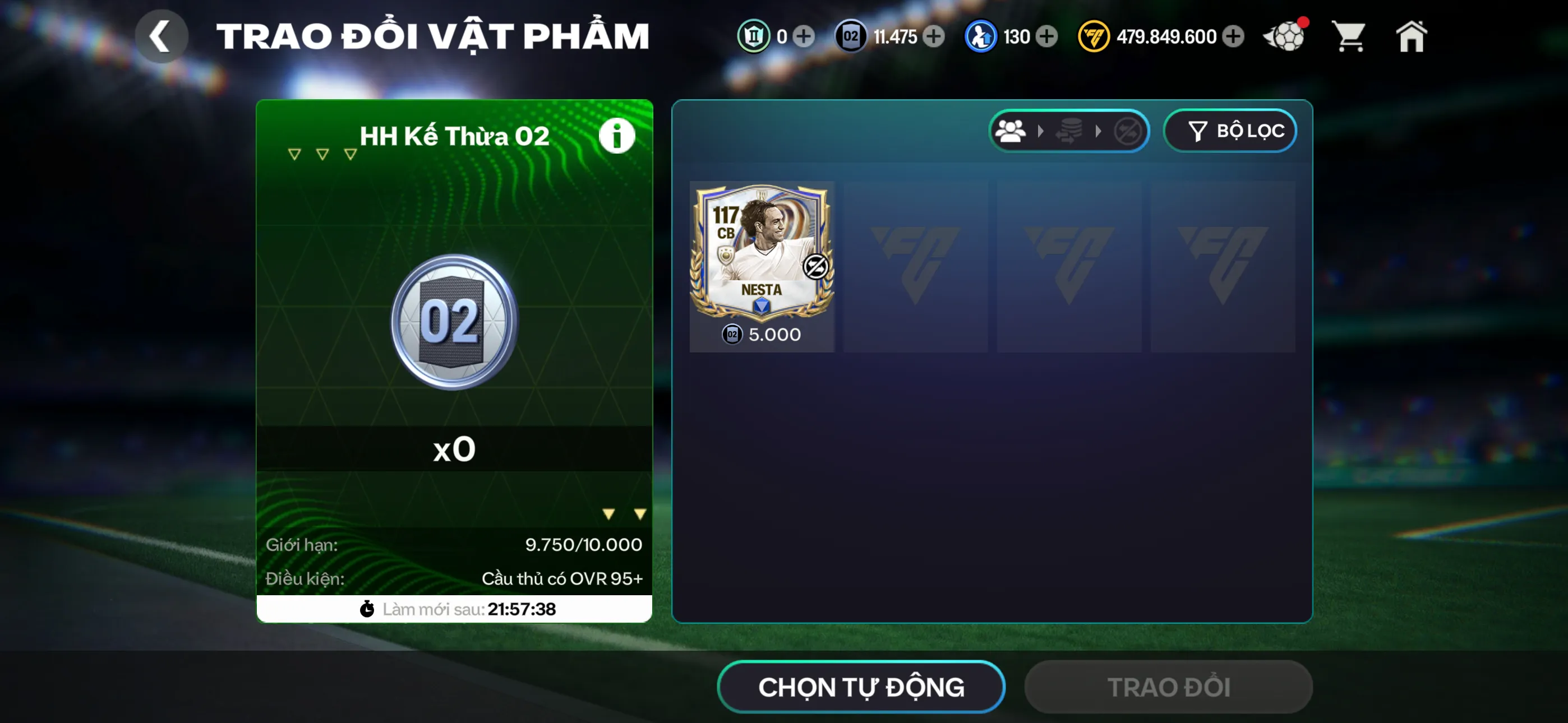Tap the plus beside the 02 token balance
This screenshot has width=1568, height=723.
click(x=933, y=36)
